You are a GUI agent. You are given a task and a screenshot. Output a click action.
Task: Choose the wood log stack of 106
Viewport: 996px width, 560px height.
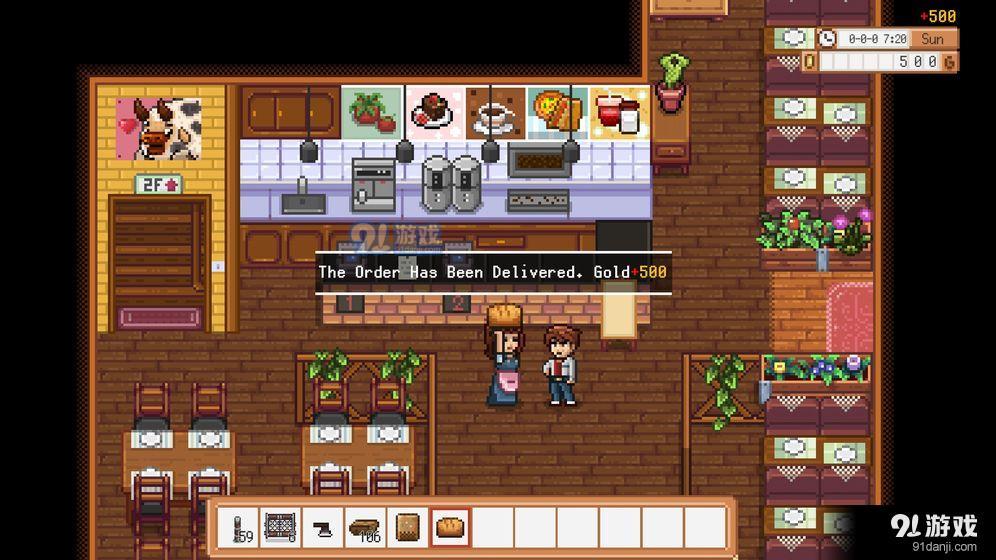(365, 527)
